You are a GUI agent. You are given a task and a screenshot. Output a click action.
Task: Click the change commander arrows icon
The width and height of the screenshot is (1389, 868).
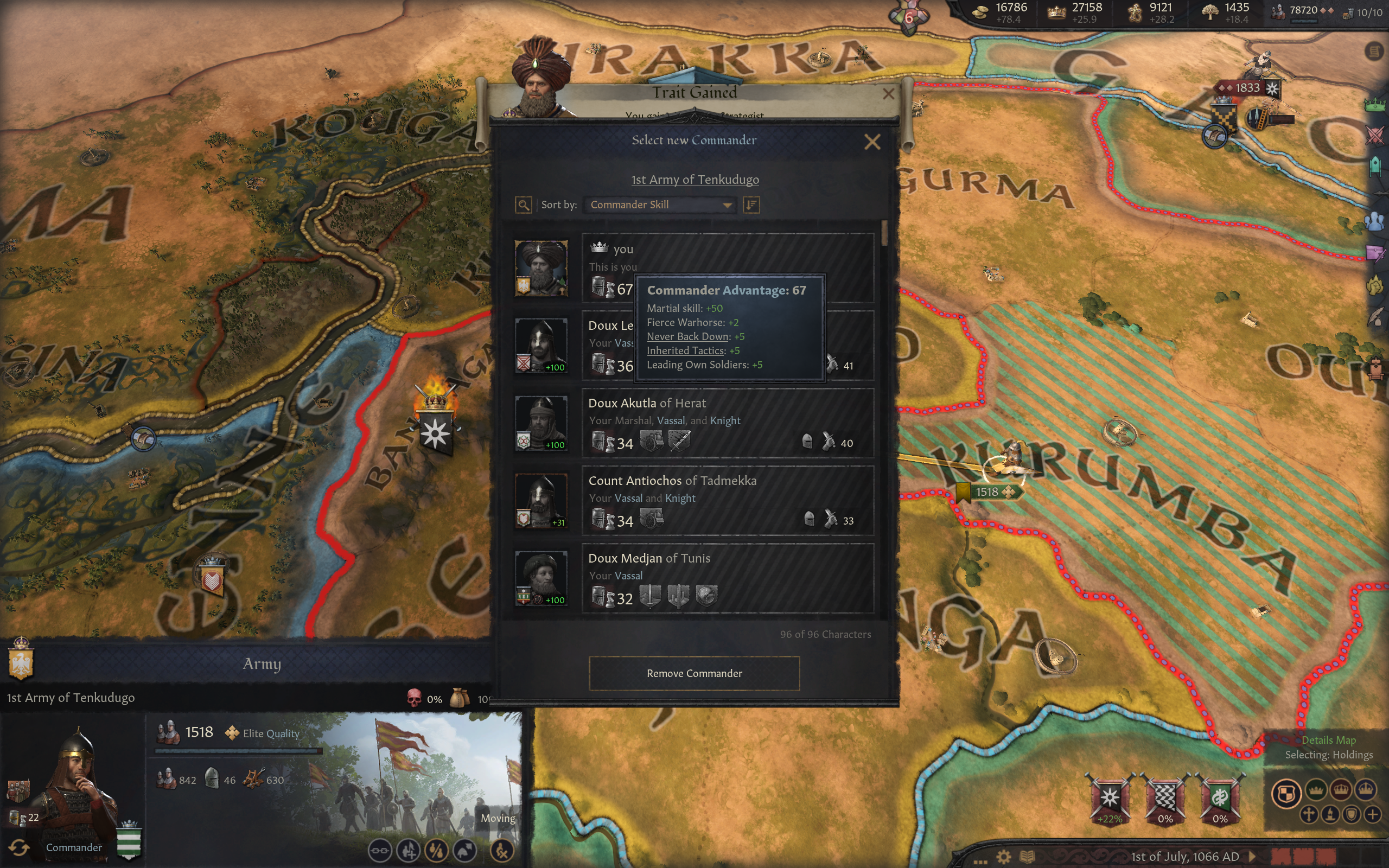coord(19,847)
